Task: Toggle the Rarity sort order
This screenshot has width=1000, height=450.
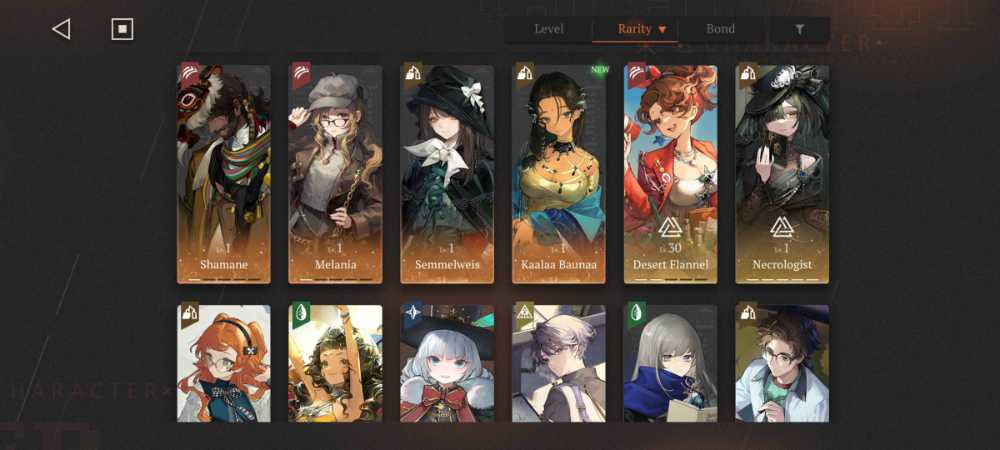Action: coord(641,29)
